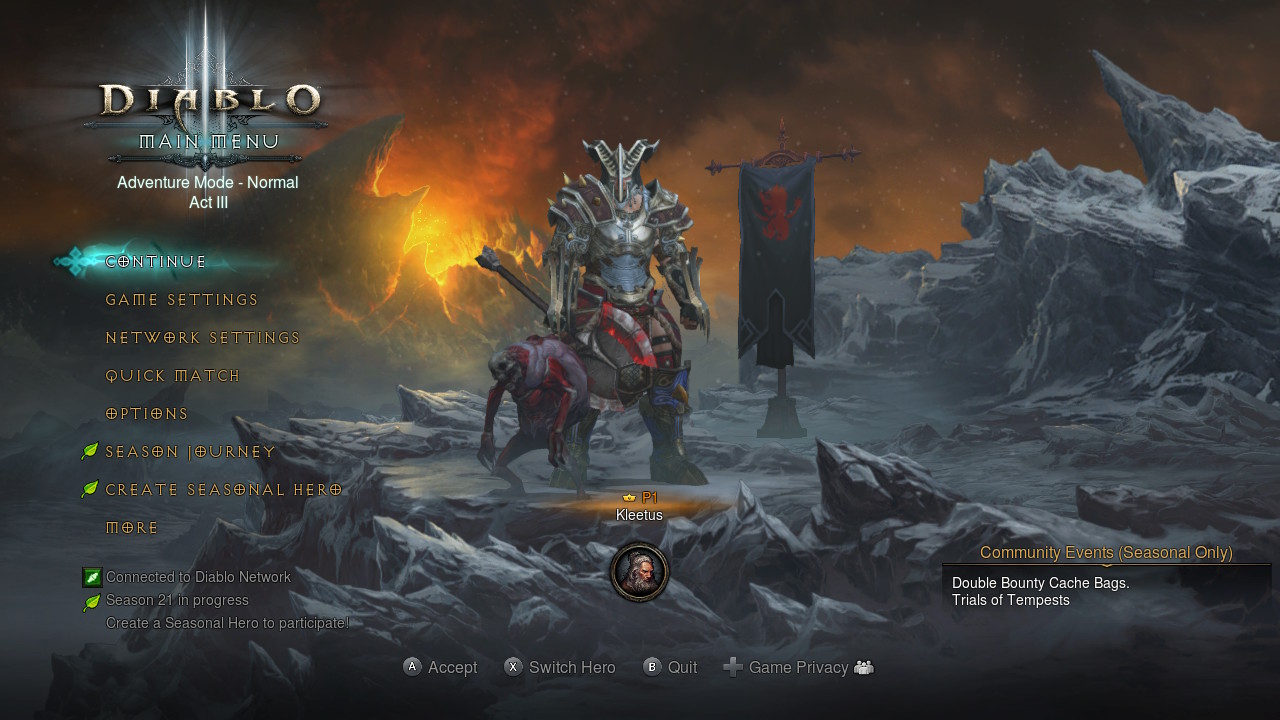Screen dimensions: 1280x720
Task: Open the Community Events panel
Action: [1106, 553]
